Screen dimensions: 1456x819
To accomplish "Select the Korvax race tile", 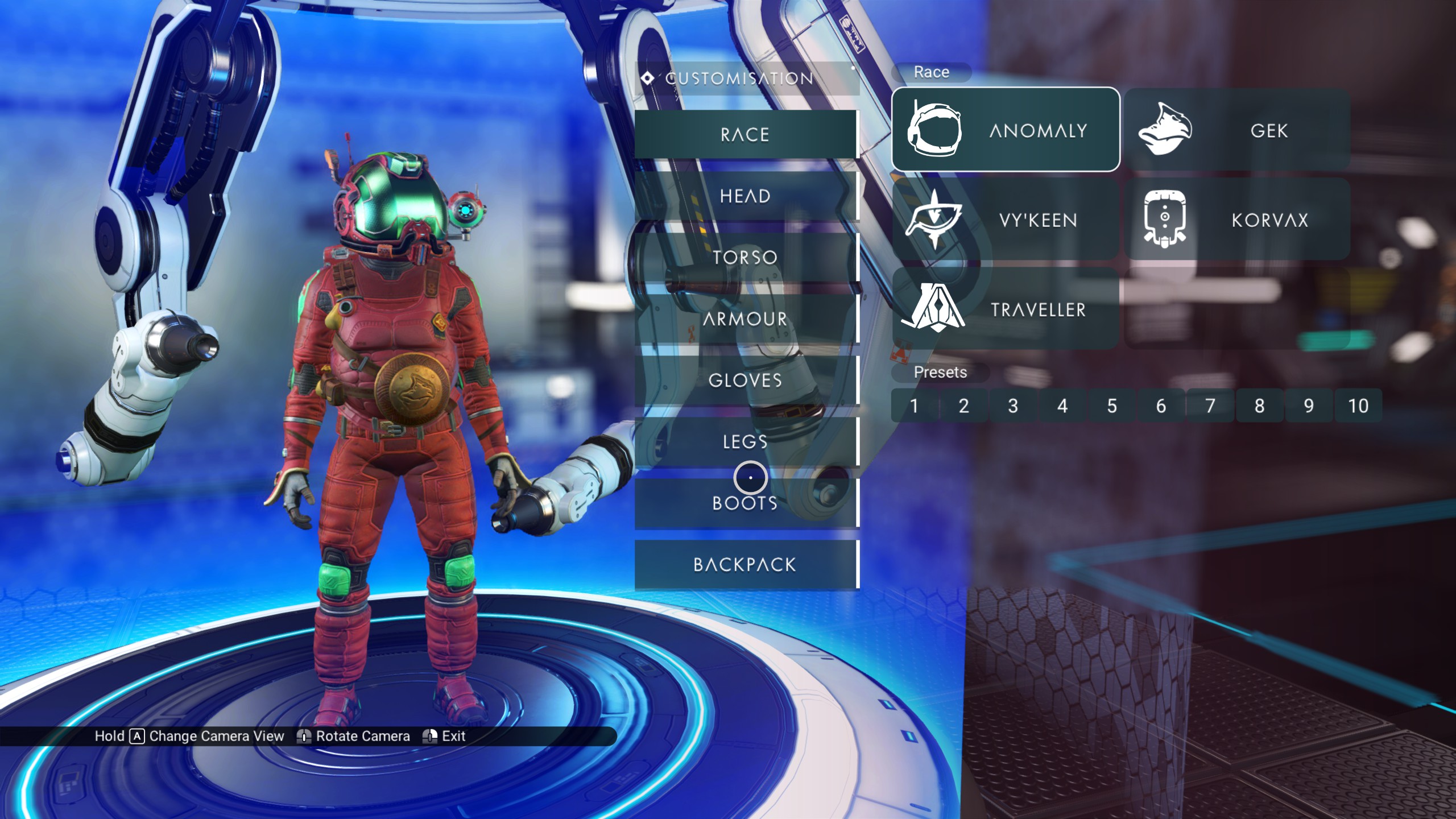I will click(x=1237, y=220).
